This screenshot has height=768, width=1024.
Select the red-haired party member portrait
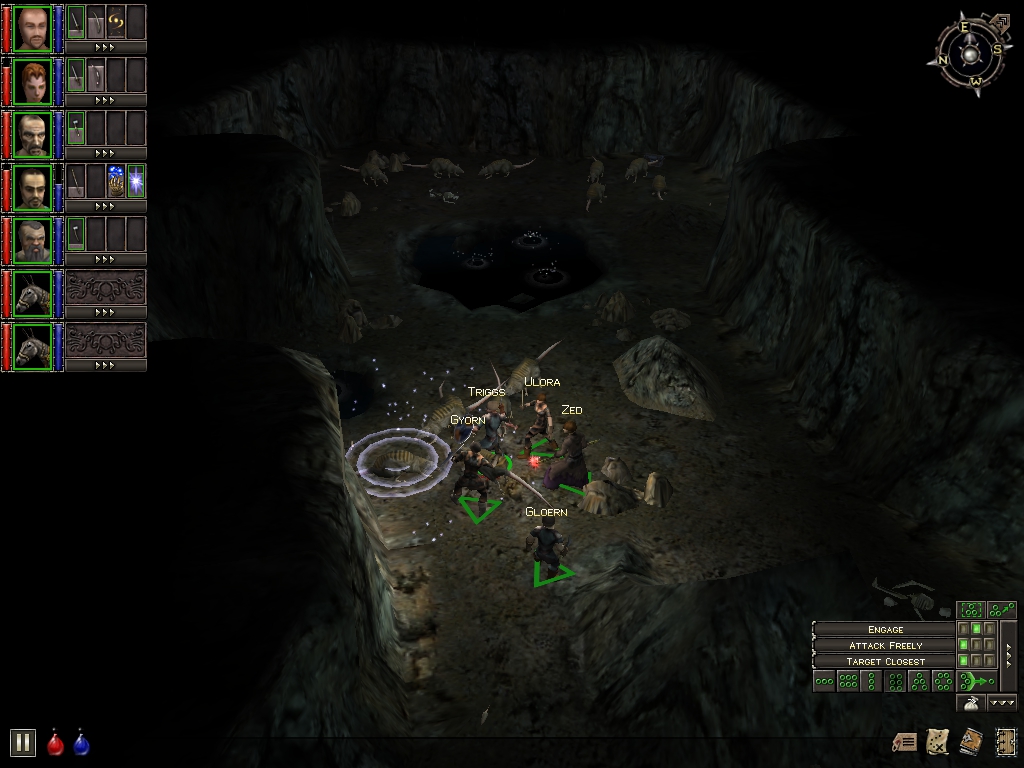[x=33, y=81]
